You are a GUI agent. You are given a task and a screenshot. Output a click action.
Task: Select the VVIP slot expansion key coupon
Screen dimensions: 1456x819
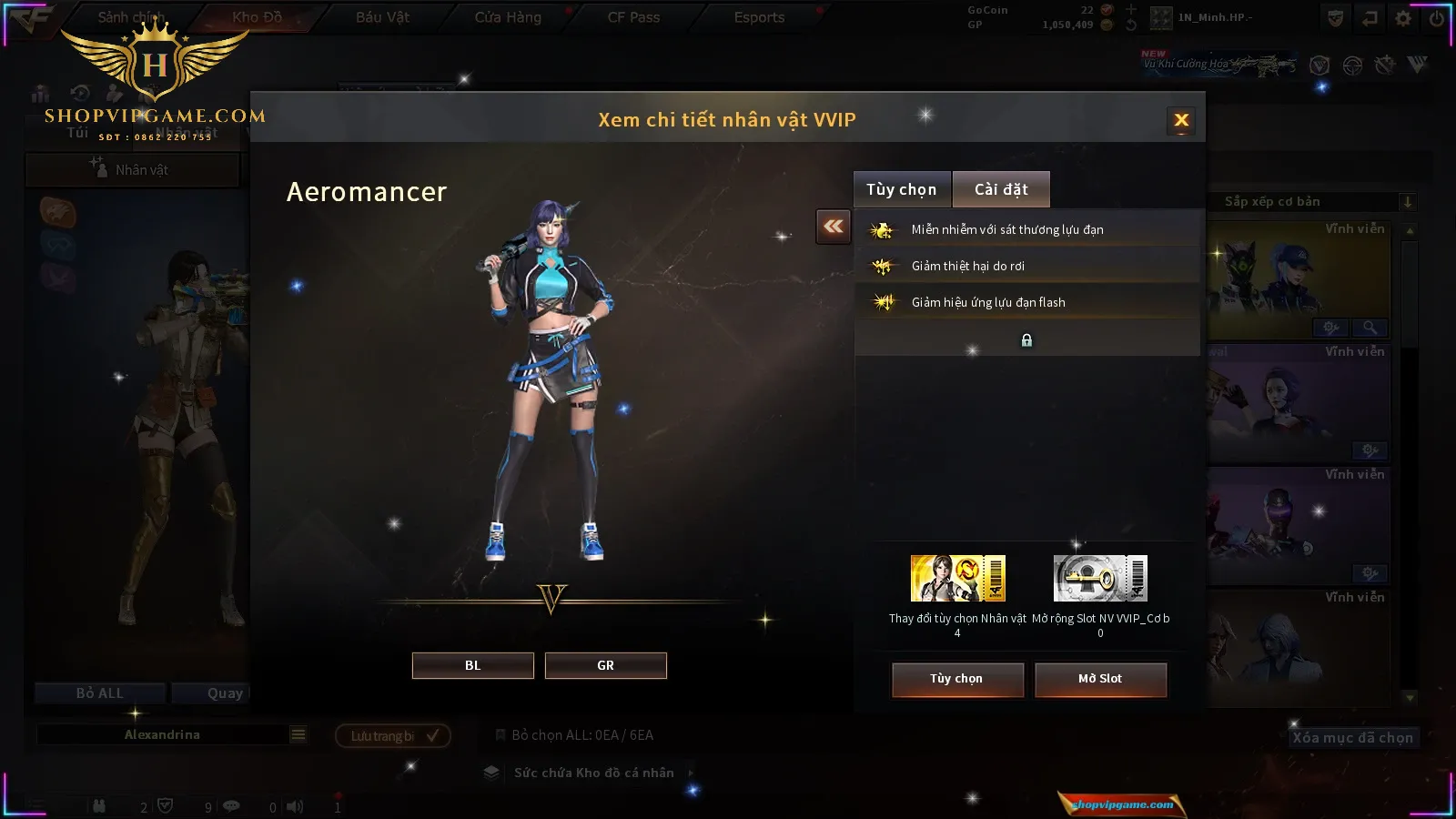click(1100, 579)
